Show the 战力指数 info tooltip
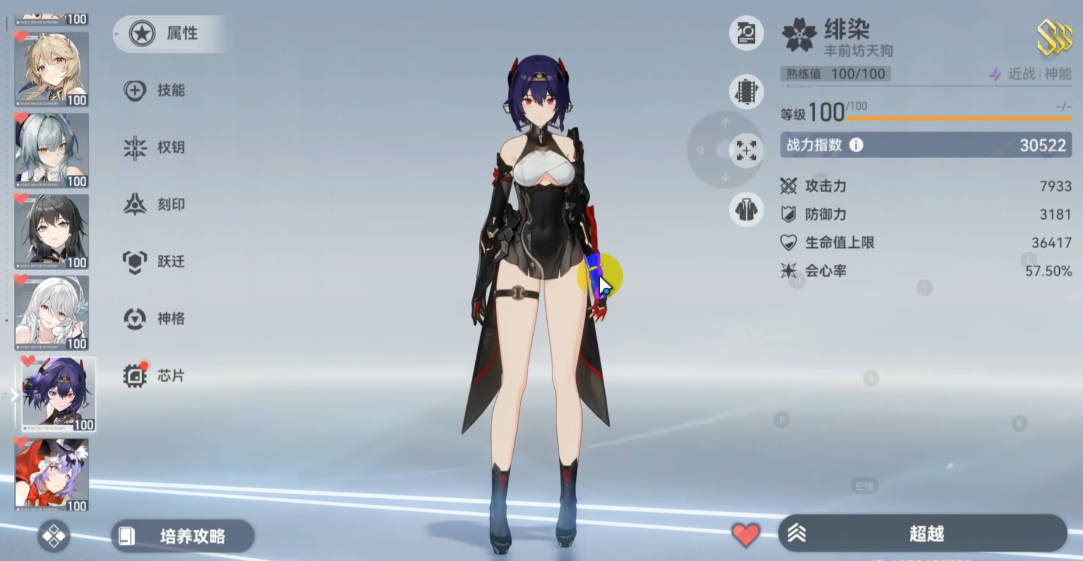 pyautogui.click(x=856, y=146)
